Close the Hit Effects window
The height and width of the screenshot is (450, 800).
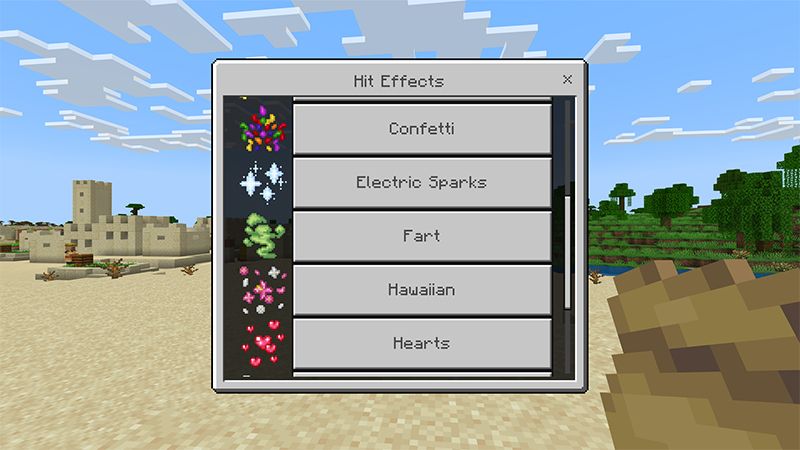(x=567, y=79)
